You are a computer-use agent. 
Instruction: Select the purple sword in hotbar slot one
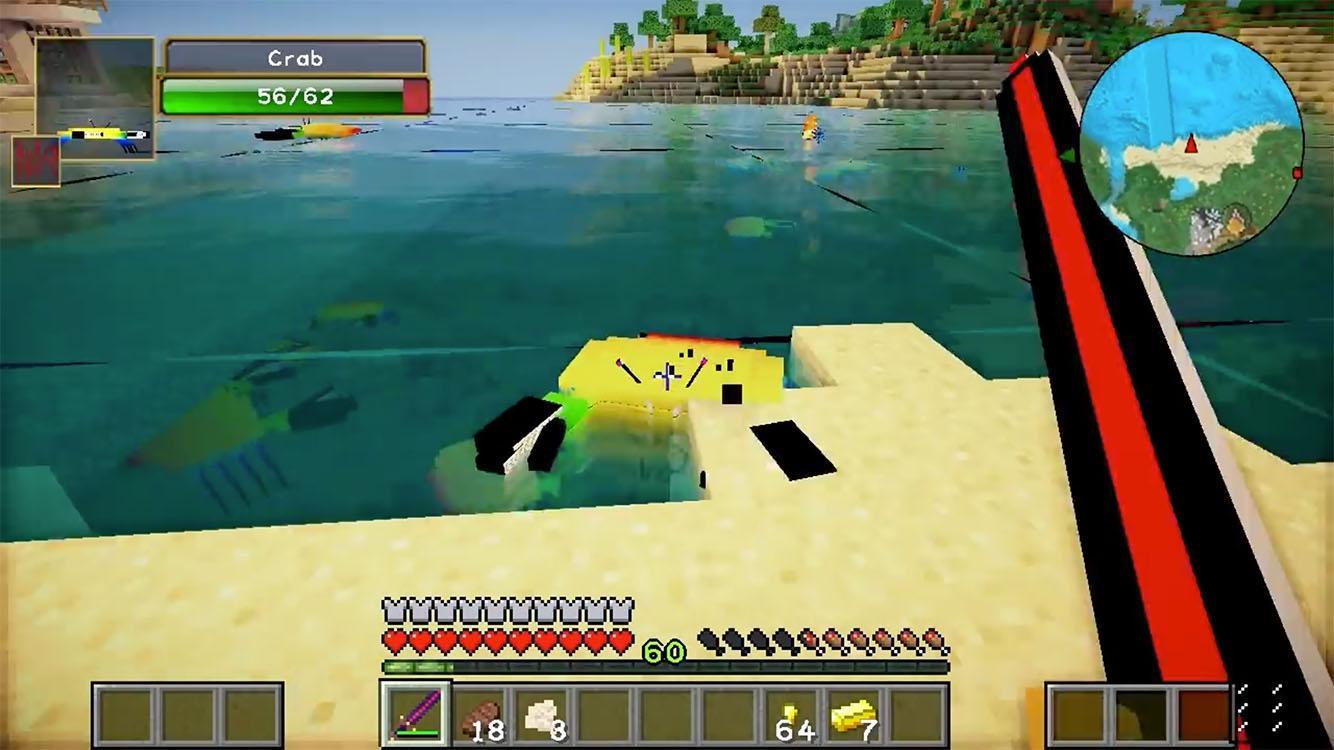point(417,715)
